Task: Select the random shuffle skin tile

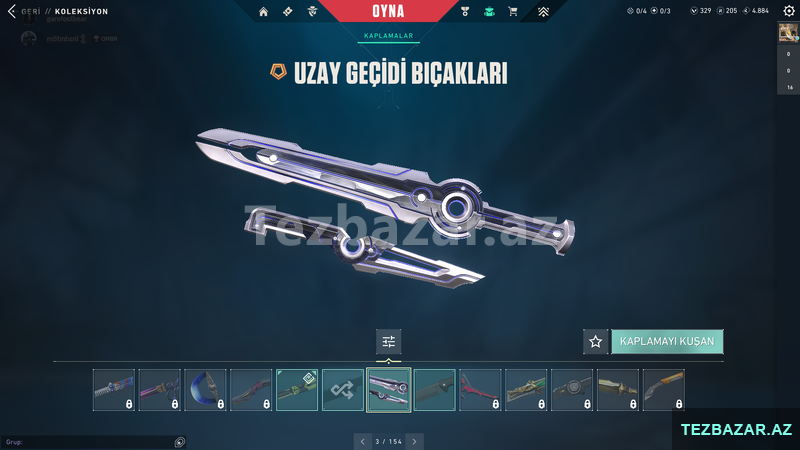Action: [343, 390]
